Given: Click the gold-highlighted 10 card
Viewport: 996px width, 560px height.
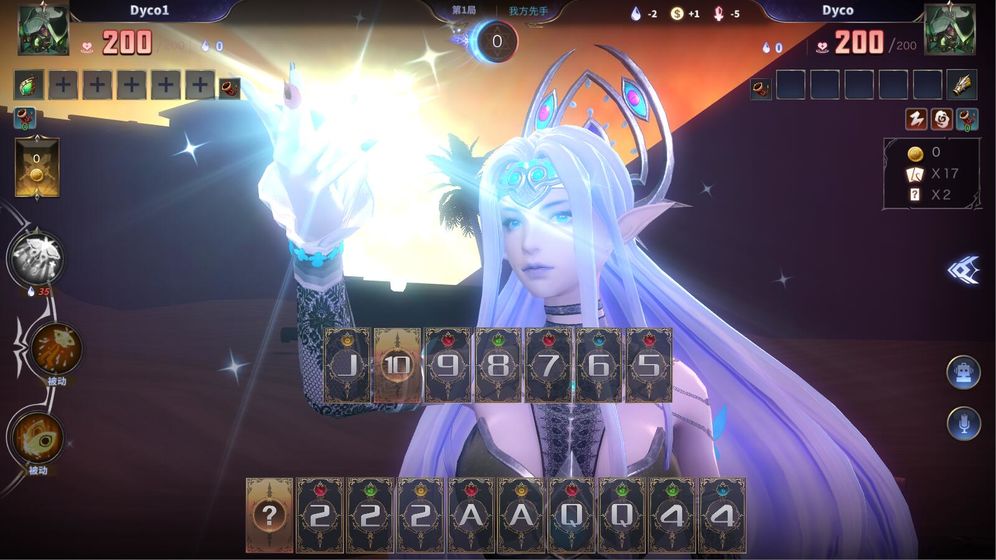Looking at the screenshot, I should [397, 365].
